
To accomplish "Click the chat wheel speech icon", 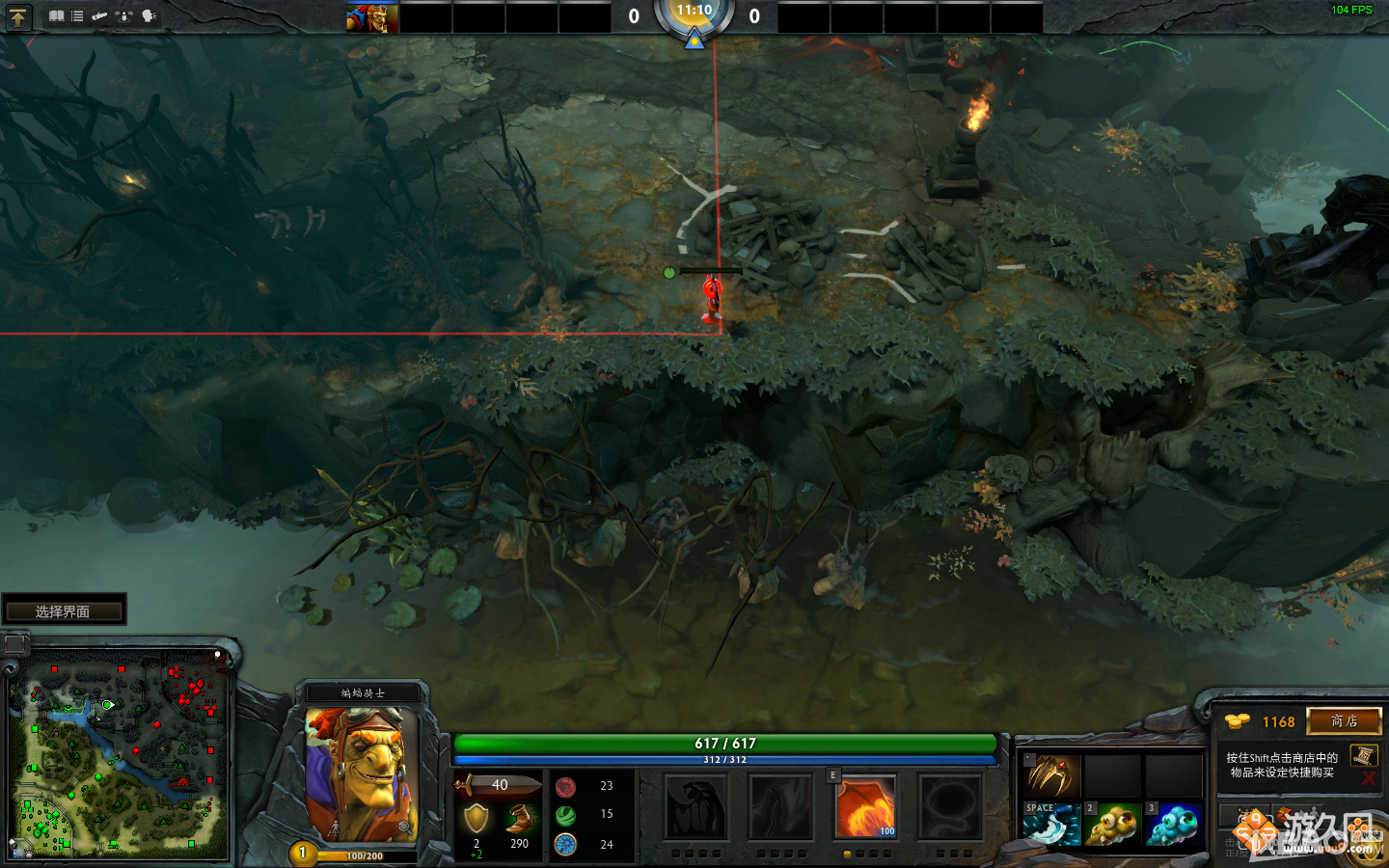I will 147,15.
